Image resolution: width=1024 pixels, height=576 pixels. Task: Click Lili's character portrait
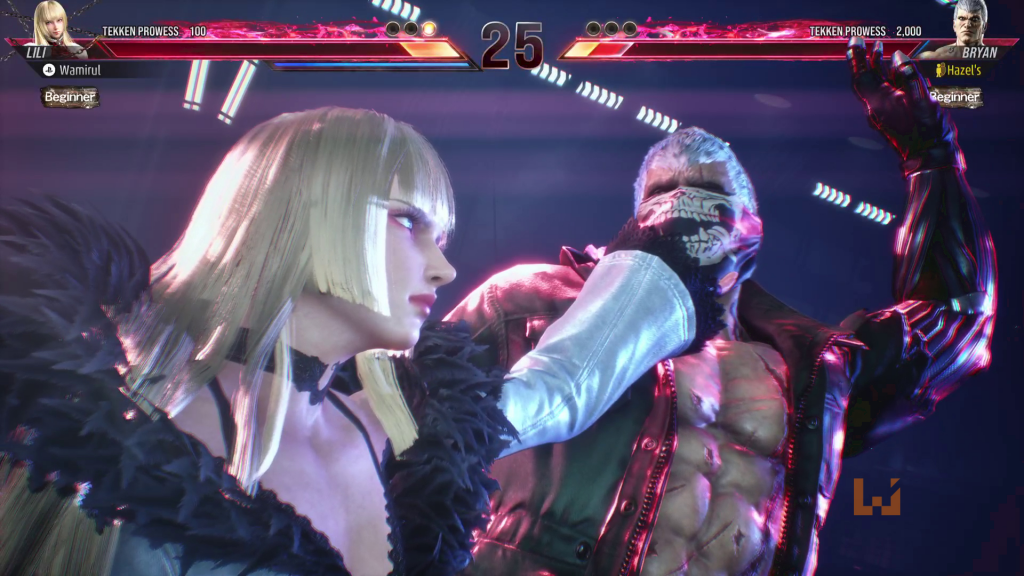point(50,22)
